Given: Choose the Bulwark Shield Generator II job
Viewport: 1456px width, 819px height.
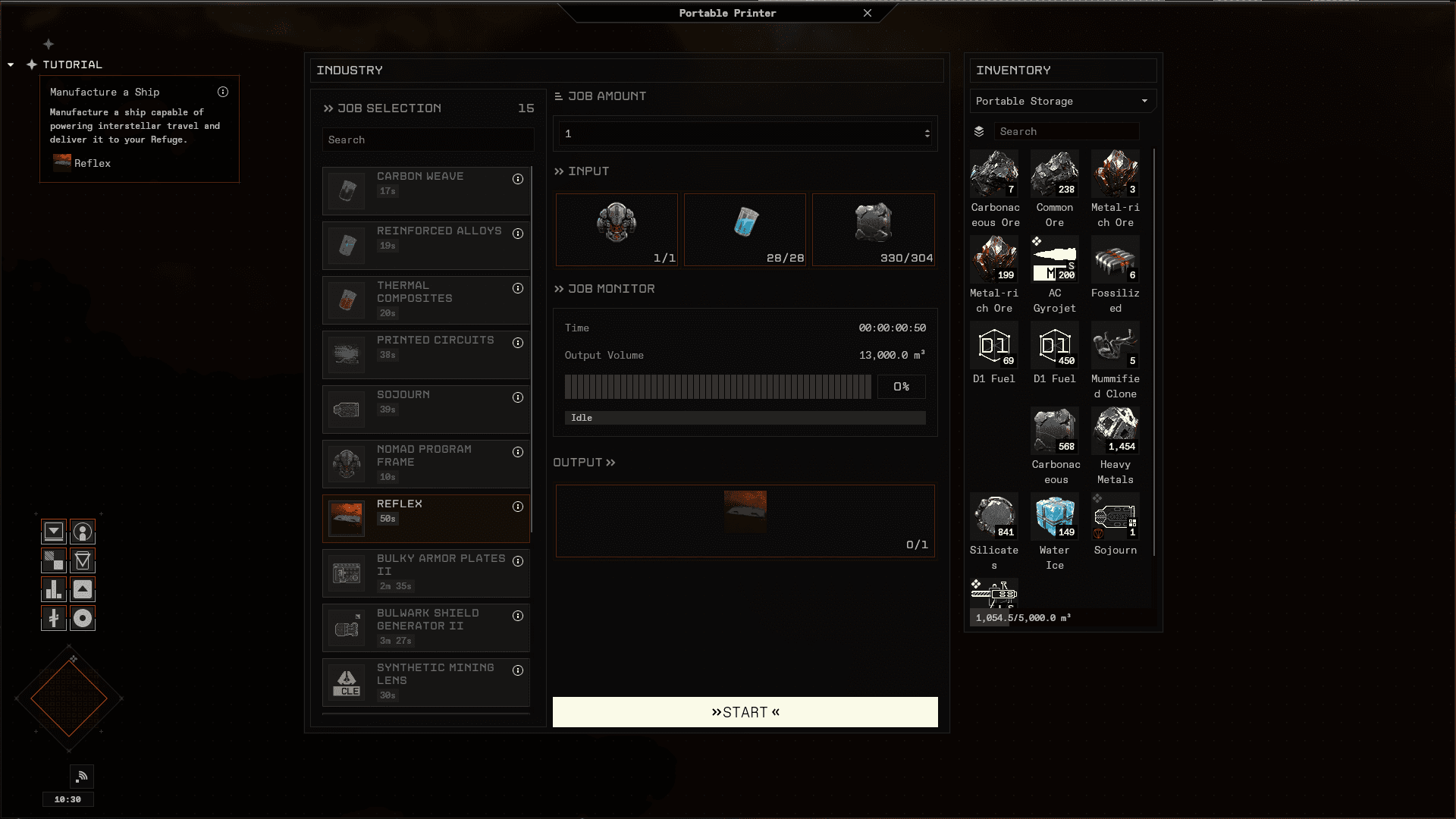Looking at the screenshot, I should click(425, 627).
